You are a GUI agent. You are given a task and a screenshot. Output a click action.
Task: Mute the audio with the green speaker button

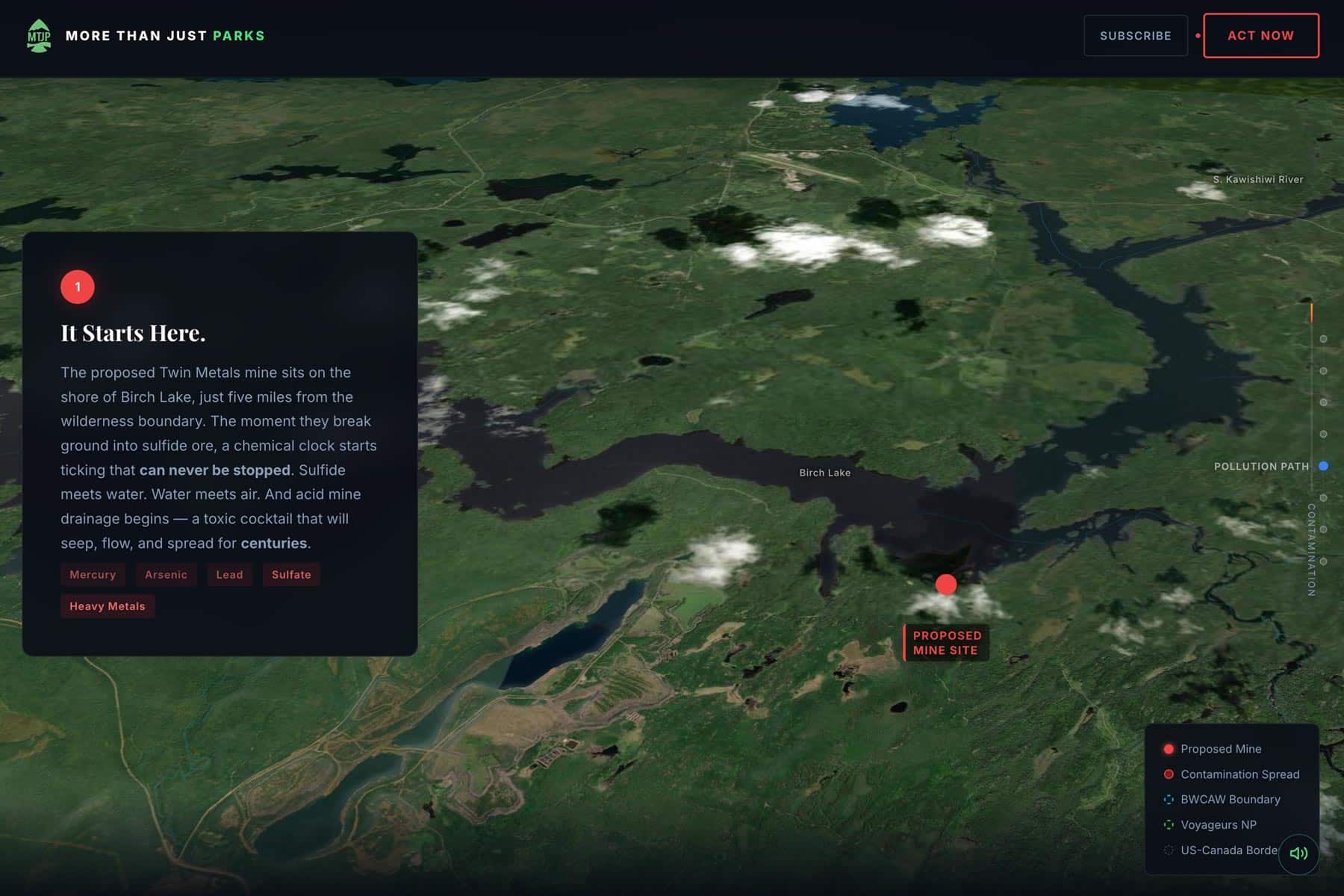(x=1298, y=853)
